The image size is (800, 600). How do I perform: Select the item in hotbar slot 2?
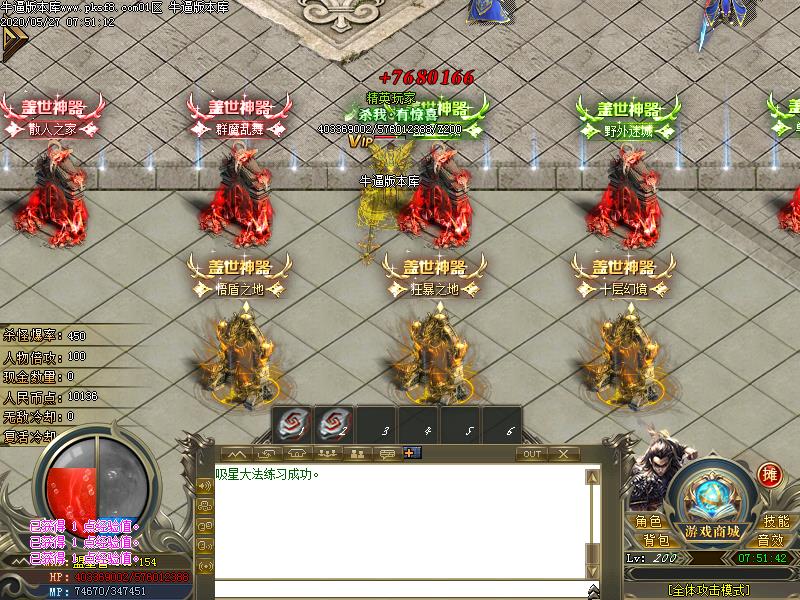pos(332,425)
